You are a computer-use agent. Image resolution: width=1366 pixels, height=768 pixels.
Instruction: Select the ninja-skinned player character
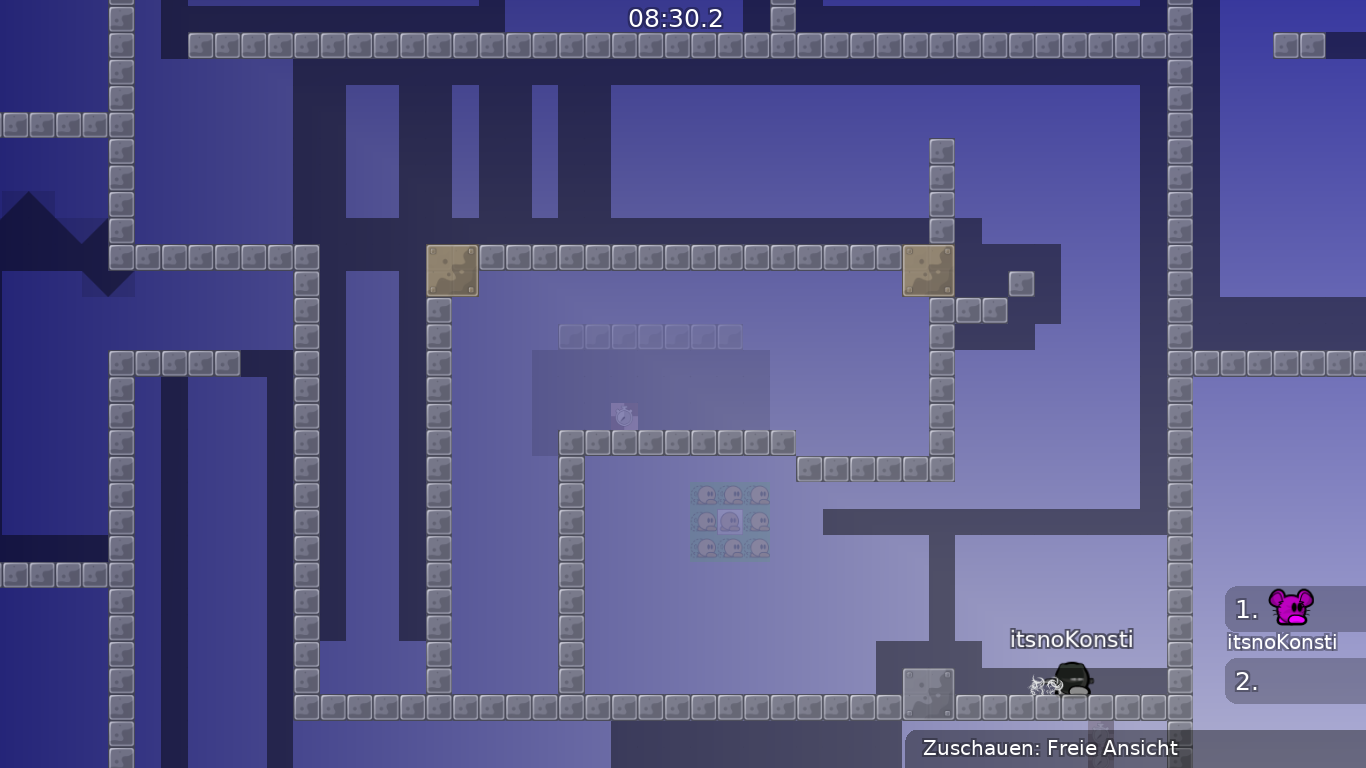(x=1073, y=680)
